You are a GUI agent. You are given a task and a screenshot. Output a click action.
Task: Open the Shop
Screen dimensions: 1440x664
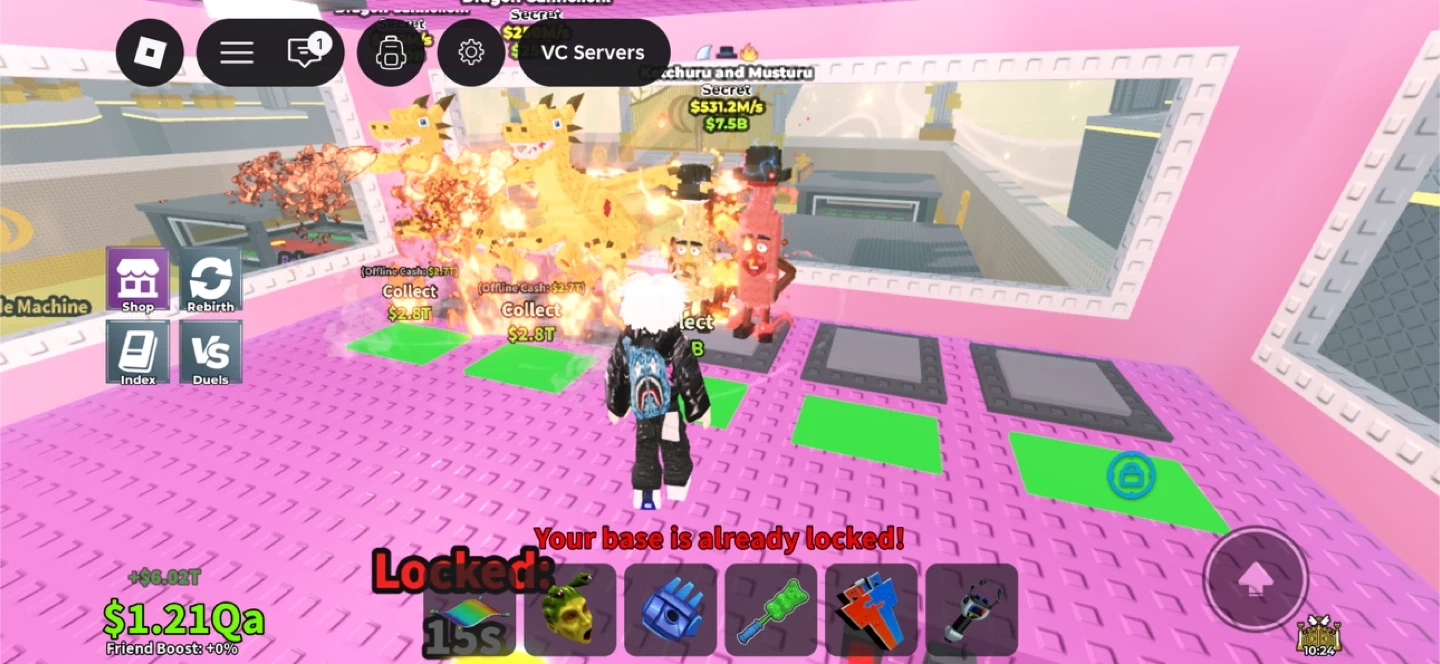click(x=138, y=281)
